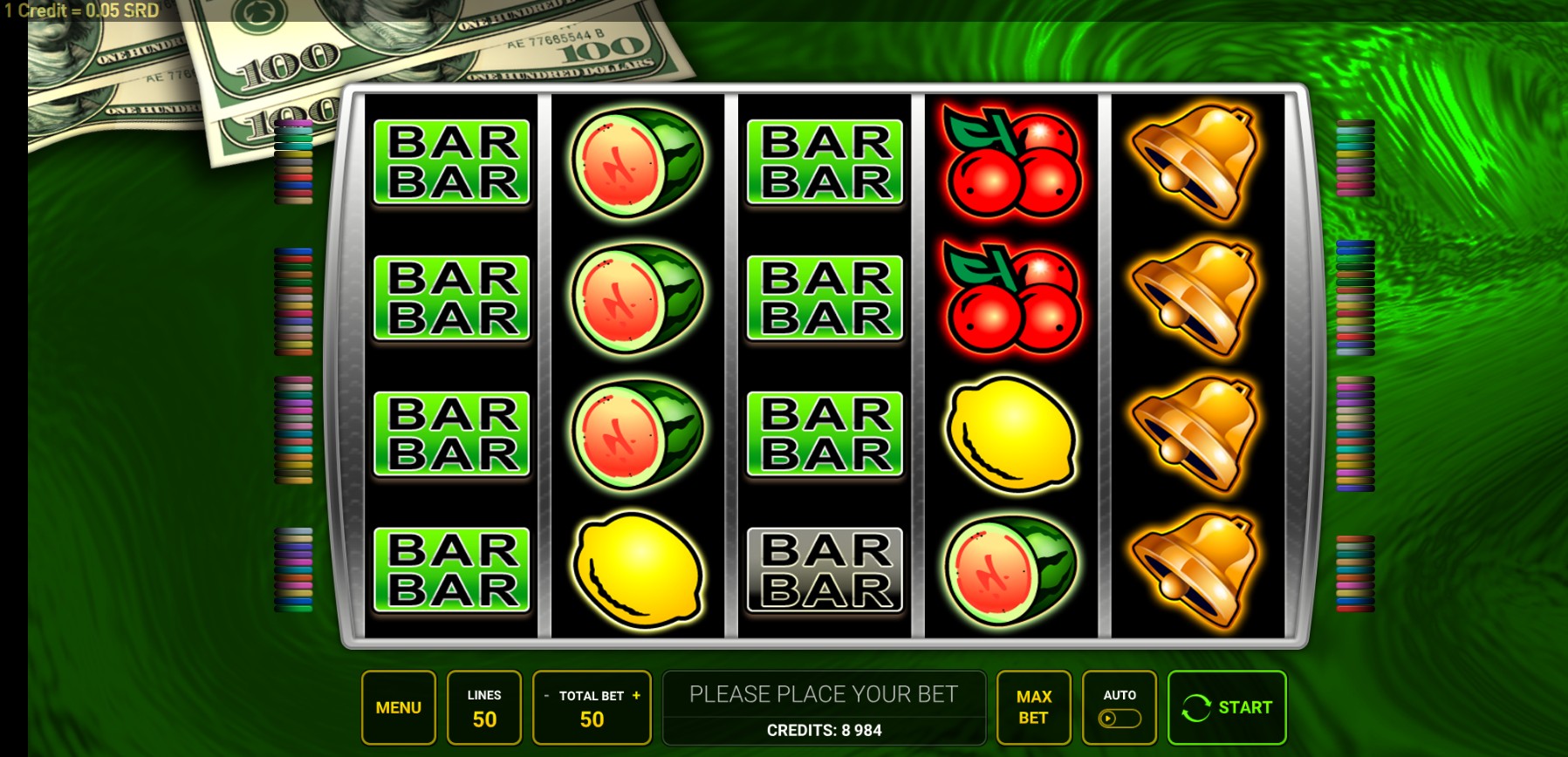The image size is (1568, 757).
Task: Click the green START spin icon
Action: click(x=1196, y=707)
